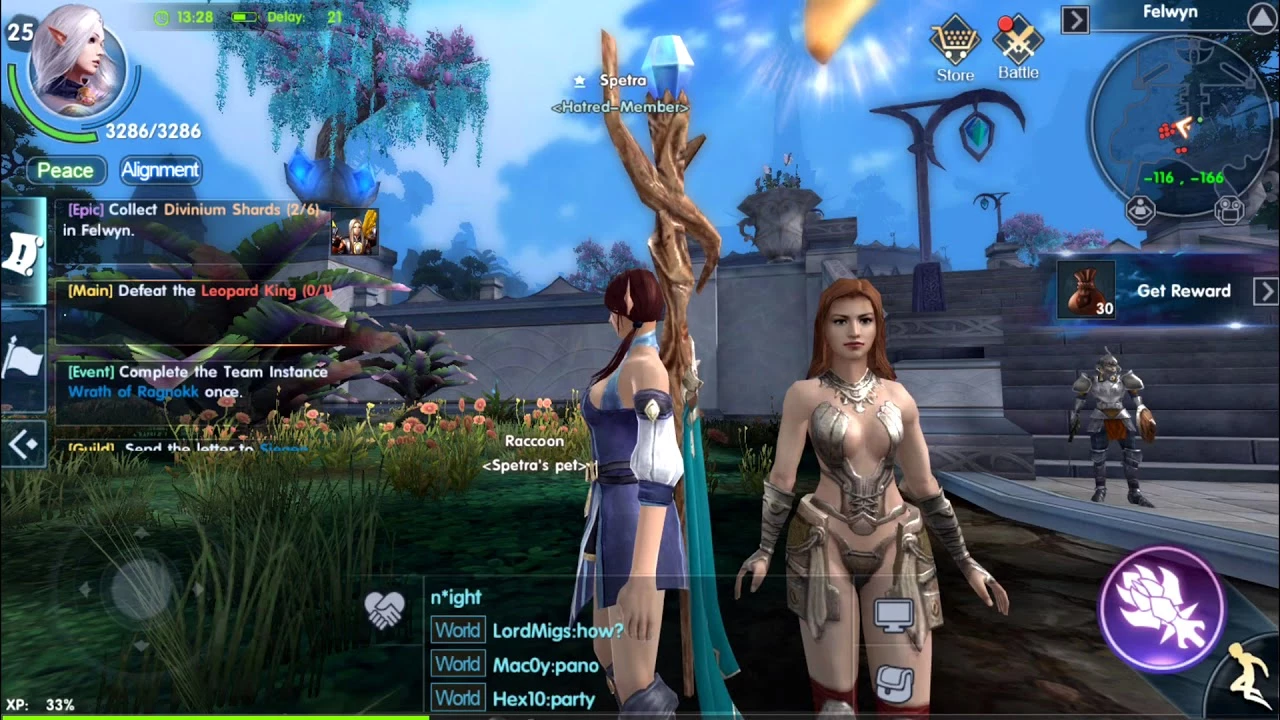
Task: Collapse the quest panel with diamond arrow
Action: [23, 443]
